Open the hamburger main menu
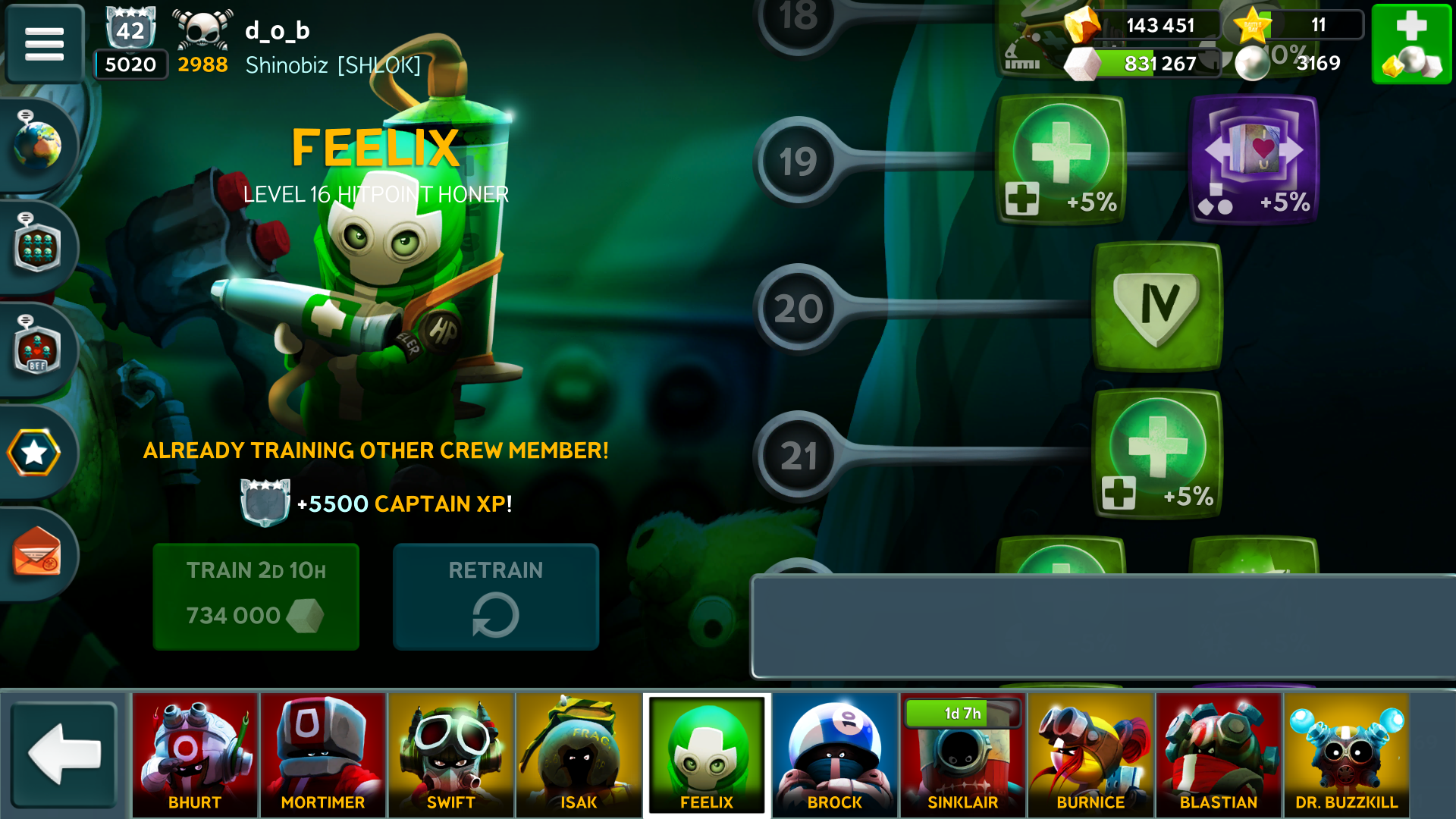Image resolution: width=1456 pixels, height=819 pixels. pos(44,43)
